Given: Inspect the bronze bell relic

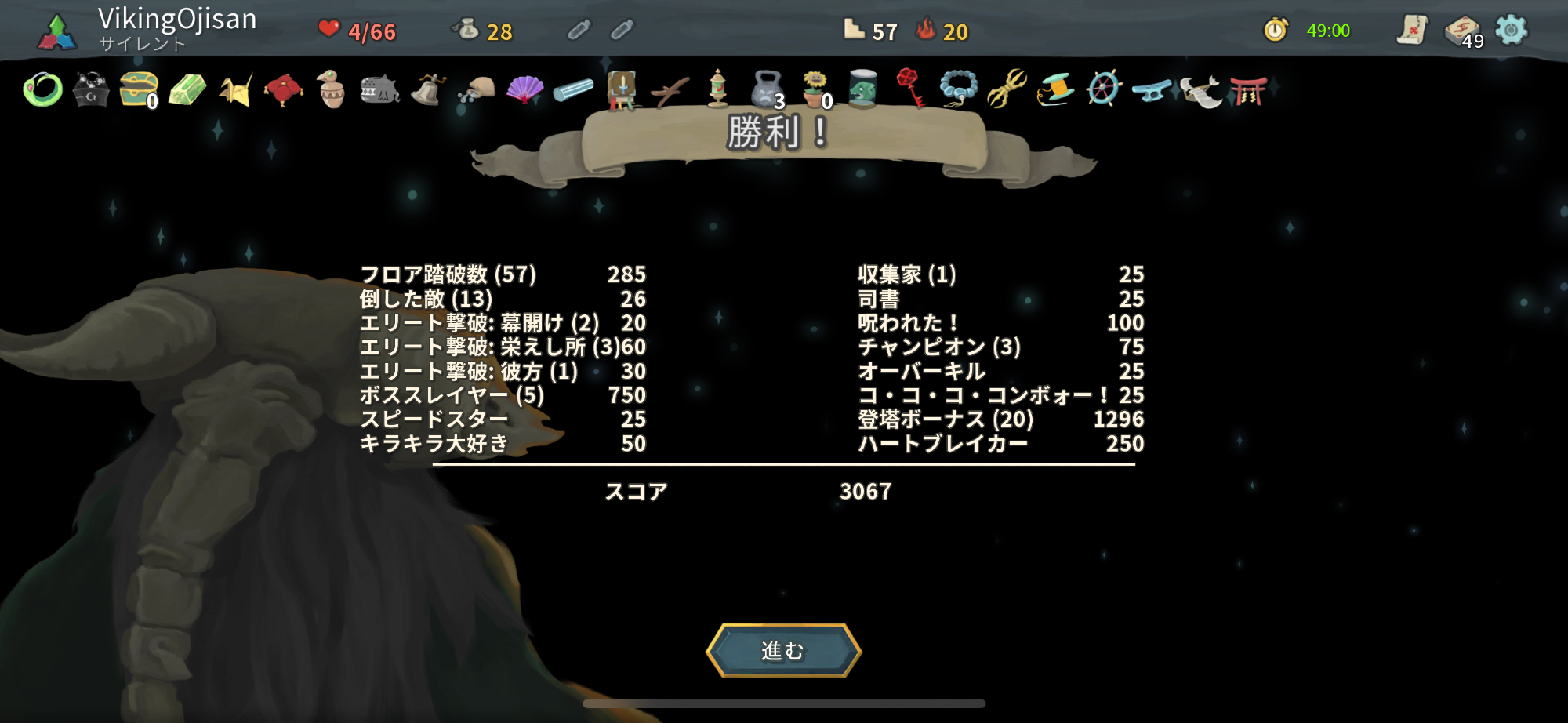Looking at the screenshot, I should (428, 90).
